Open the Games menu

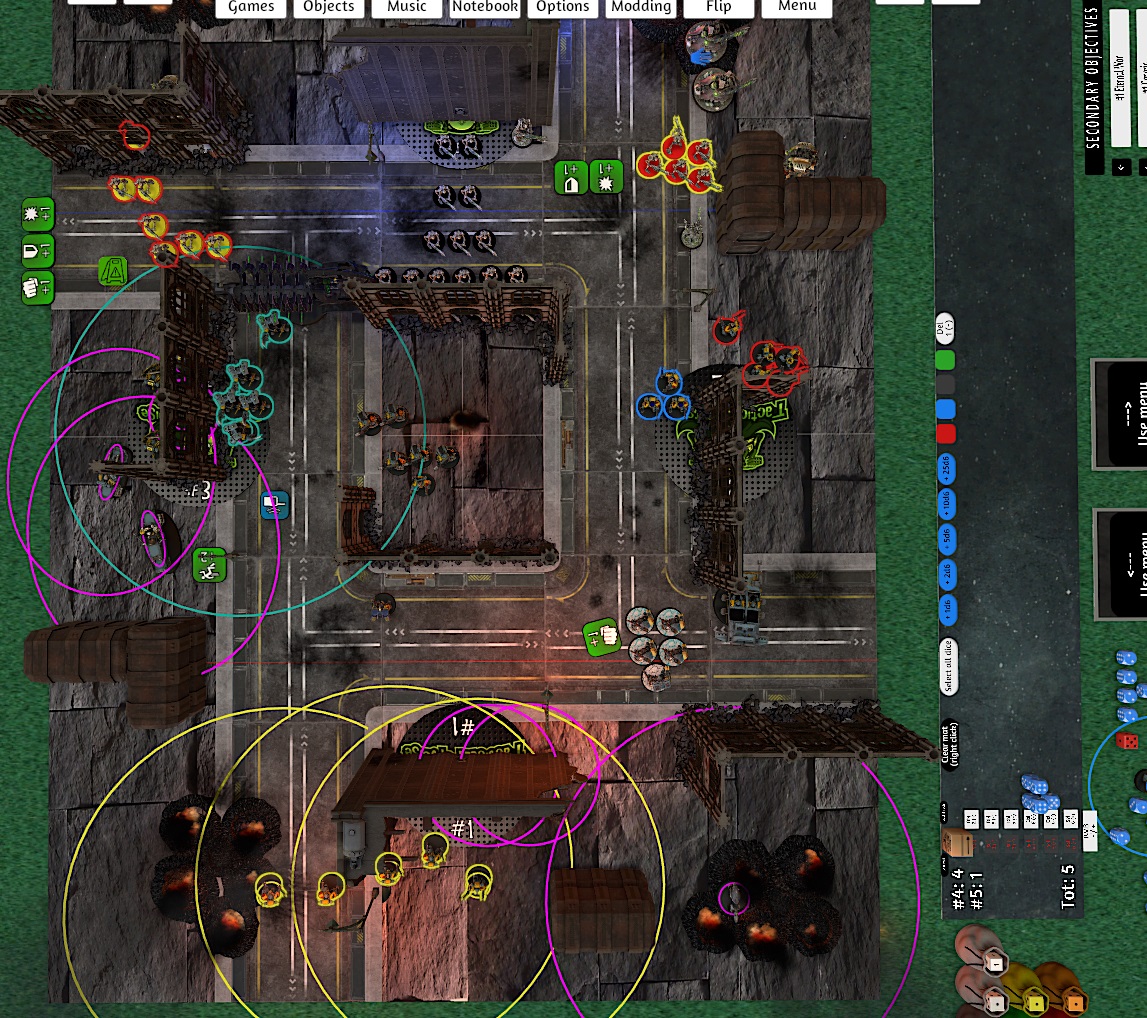(x=251, y=7)
